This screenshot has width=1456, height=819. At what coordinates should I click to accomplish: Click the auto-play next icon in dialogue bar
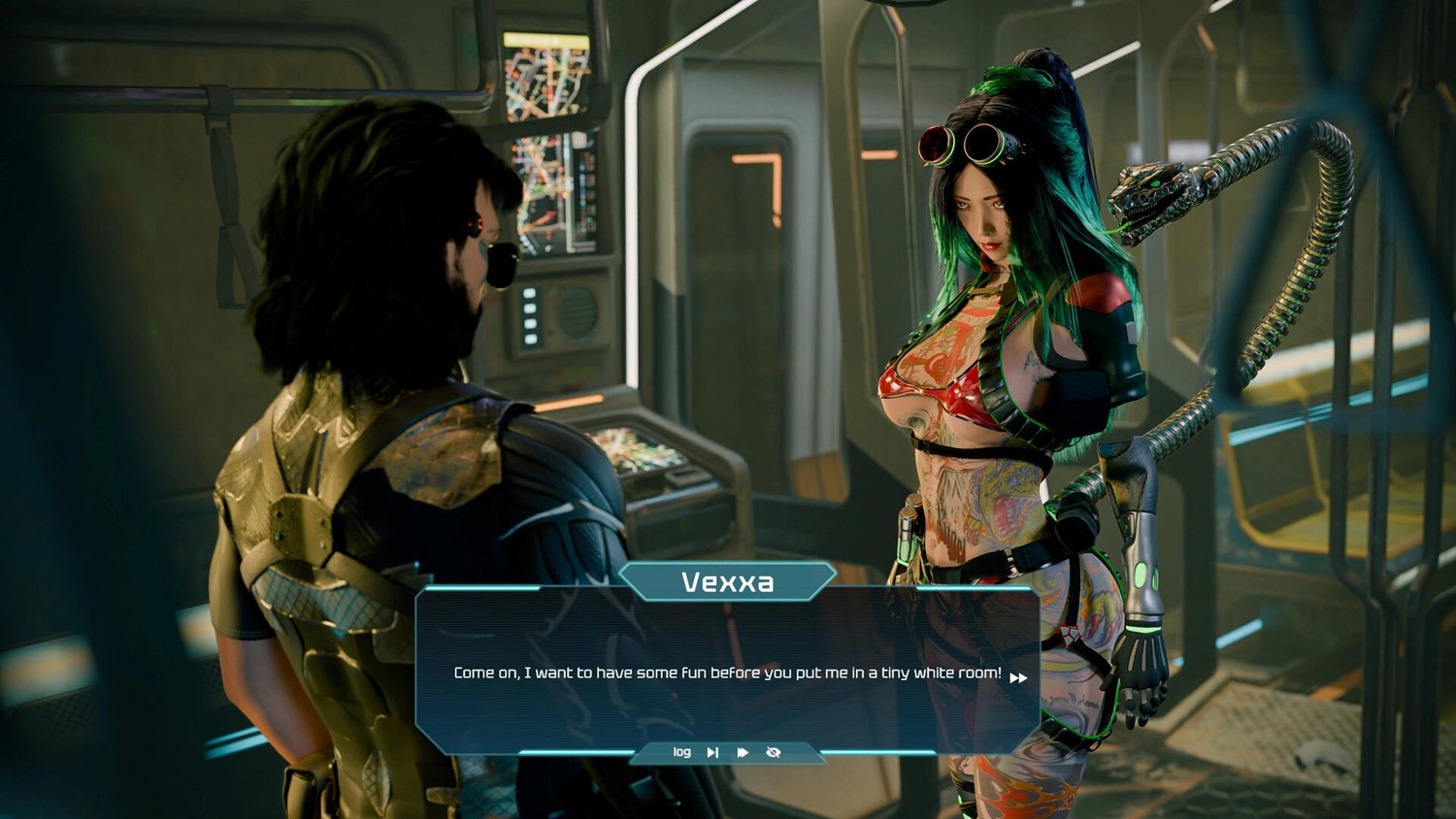pos(712,752)
